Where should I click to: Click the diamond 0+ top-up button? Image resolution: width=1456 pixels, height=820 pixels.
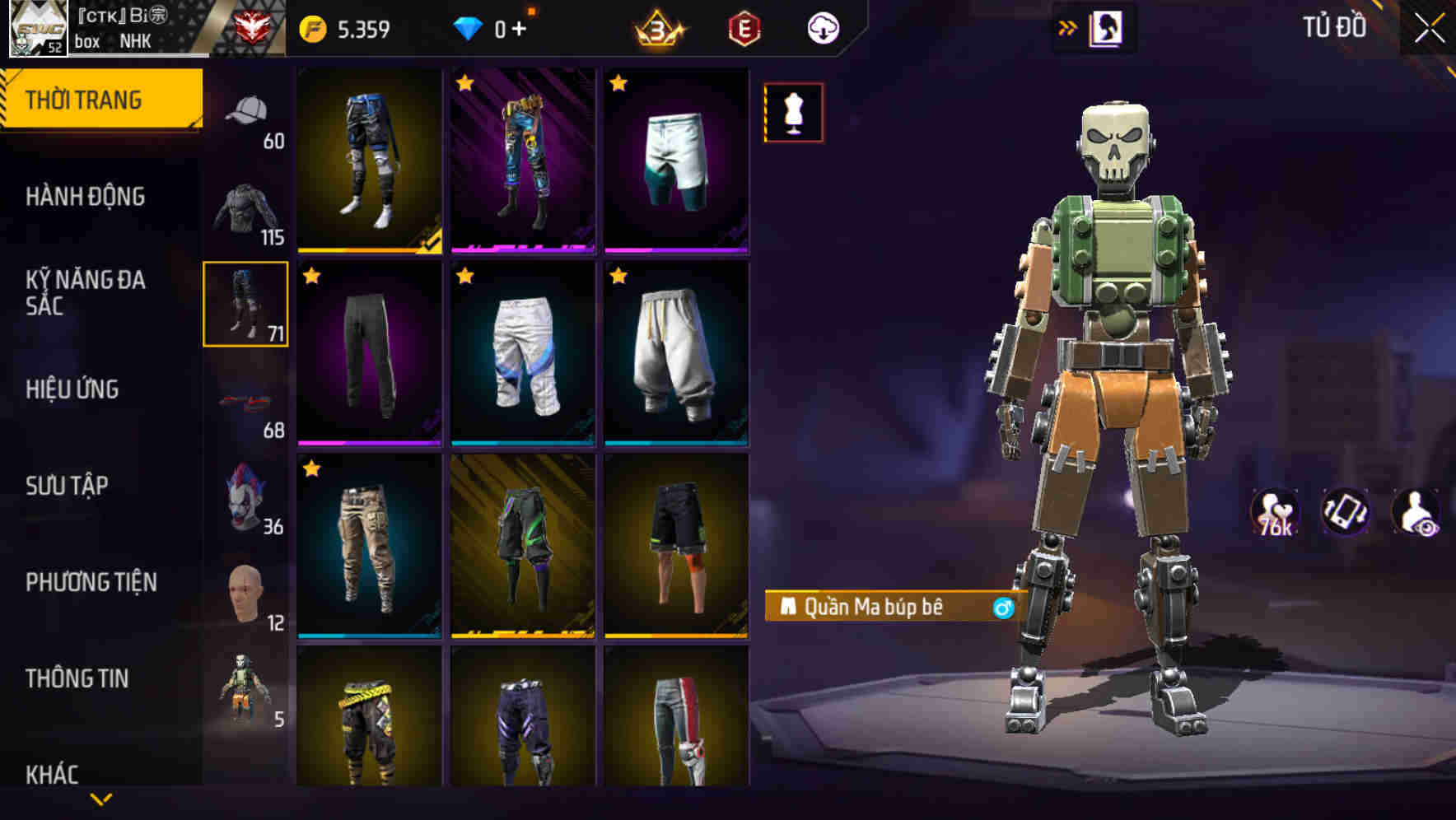click(x=494, y=27)
